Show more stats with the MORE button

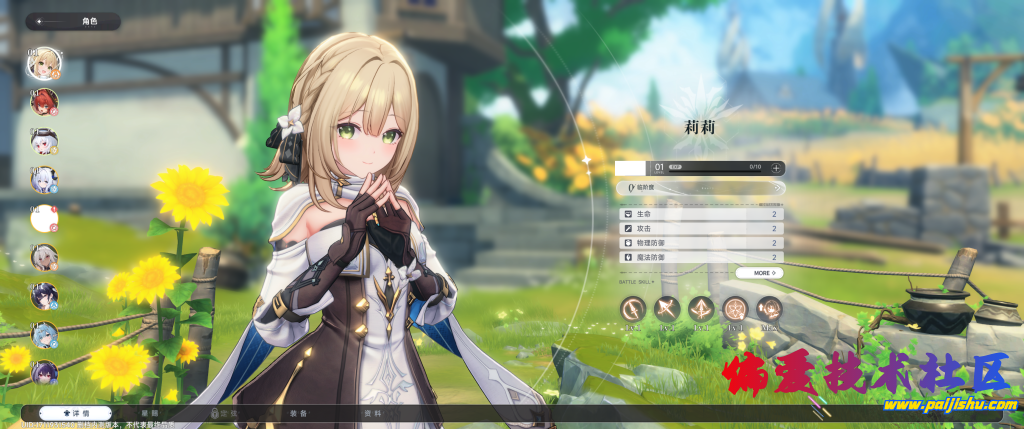(759, 272)
